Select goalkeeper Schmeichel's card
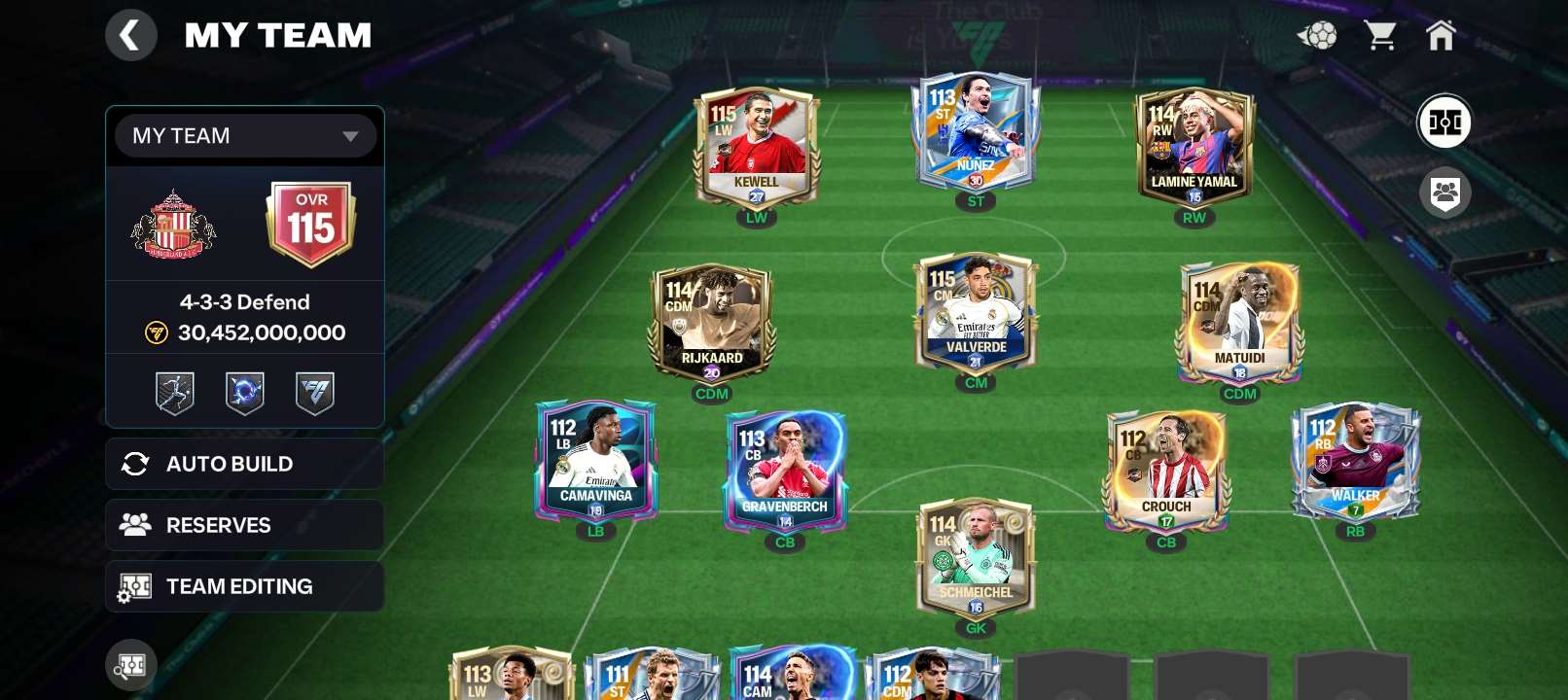 pyautogui.click(x=976, y=554)
